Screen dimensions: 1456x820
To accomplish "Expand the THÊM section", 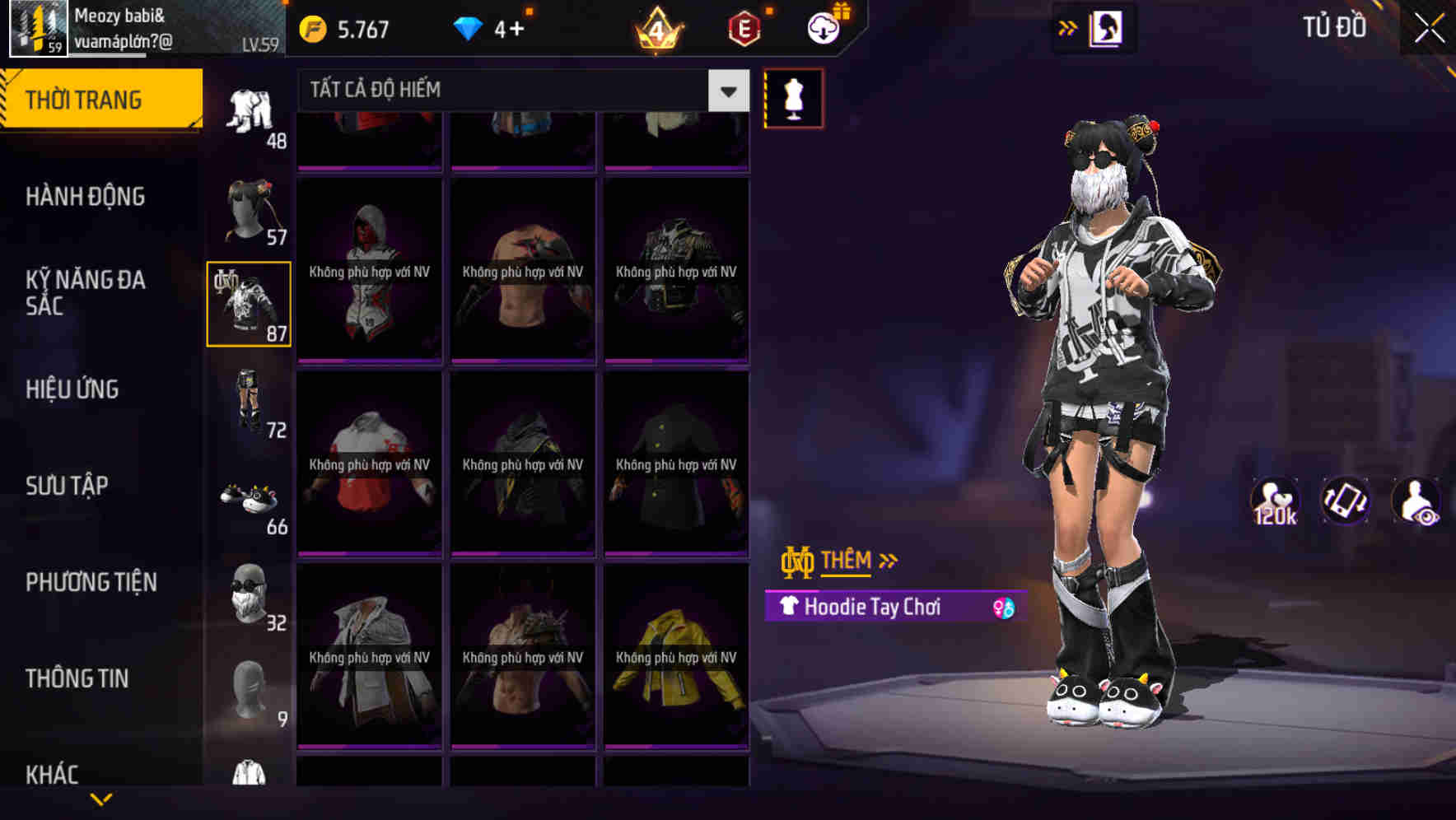I will [848, 561].
